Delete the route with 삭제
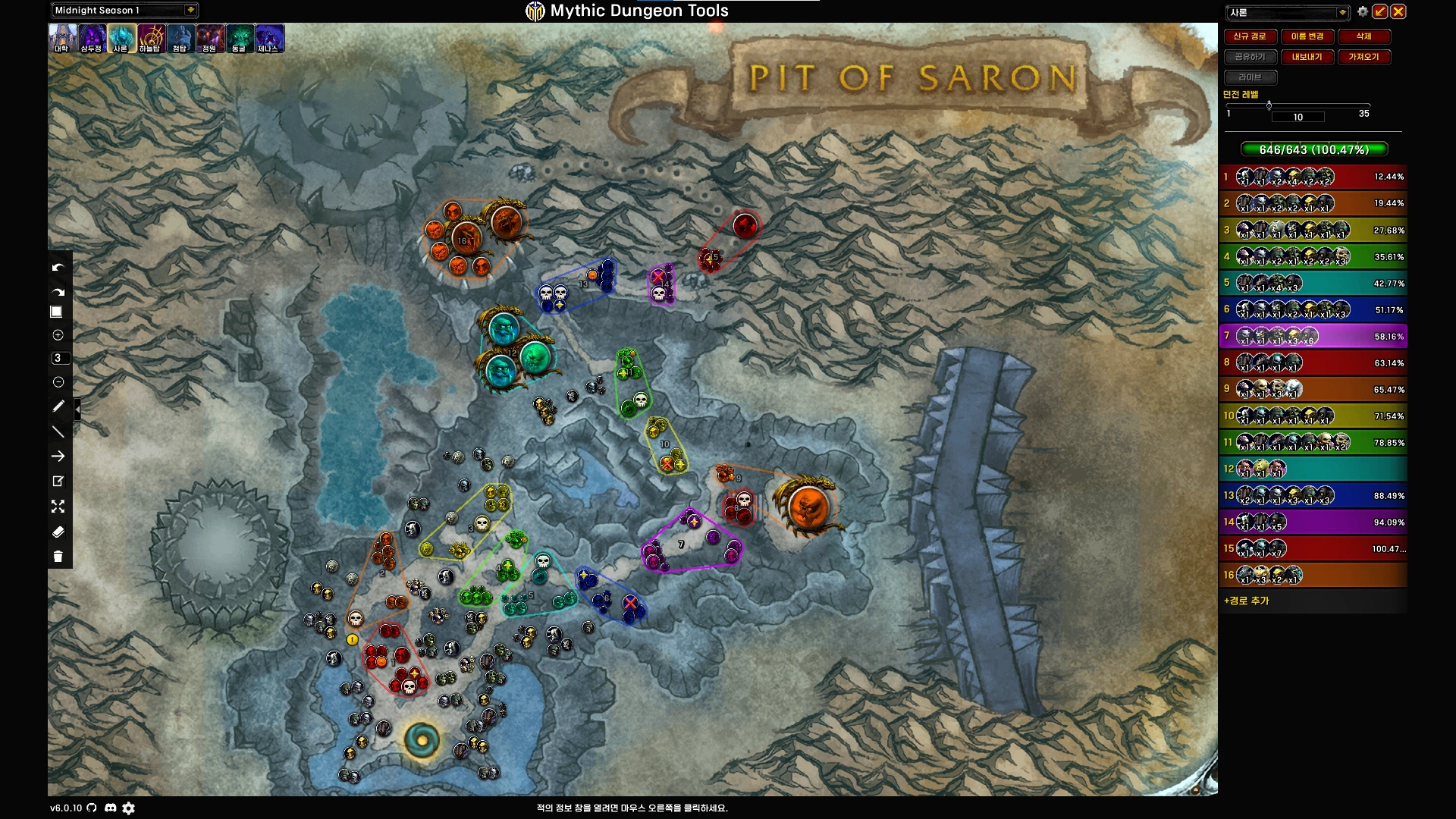The height and width of the screenshot is (819, 1456). 1363,36
